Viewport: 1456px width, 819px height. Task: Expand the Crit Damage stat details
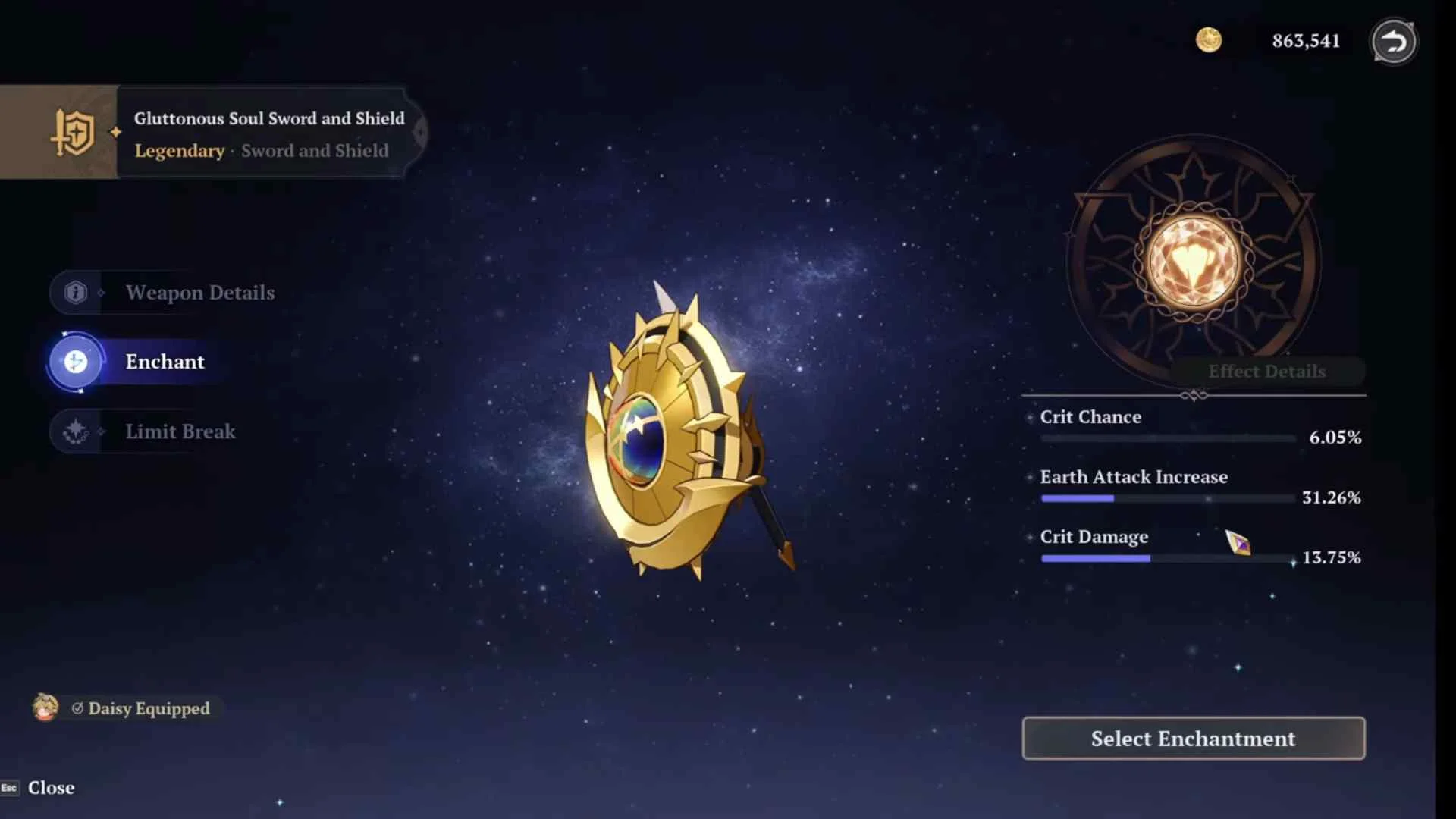click(x=1094, y=536)
